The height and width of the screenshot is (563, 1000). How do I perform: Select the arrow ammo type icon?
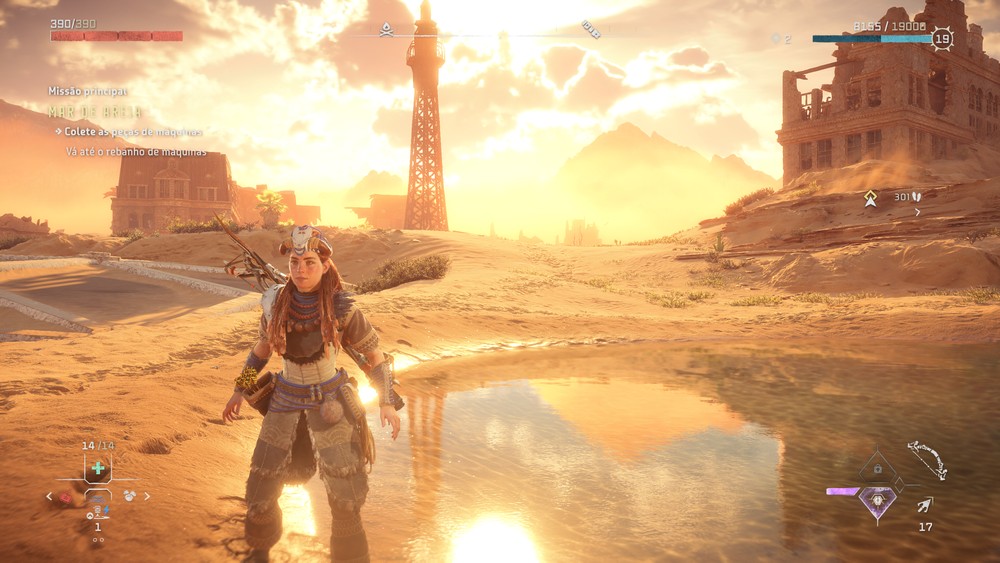pos(925,506)
